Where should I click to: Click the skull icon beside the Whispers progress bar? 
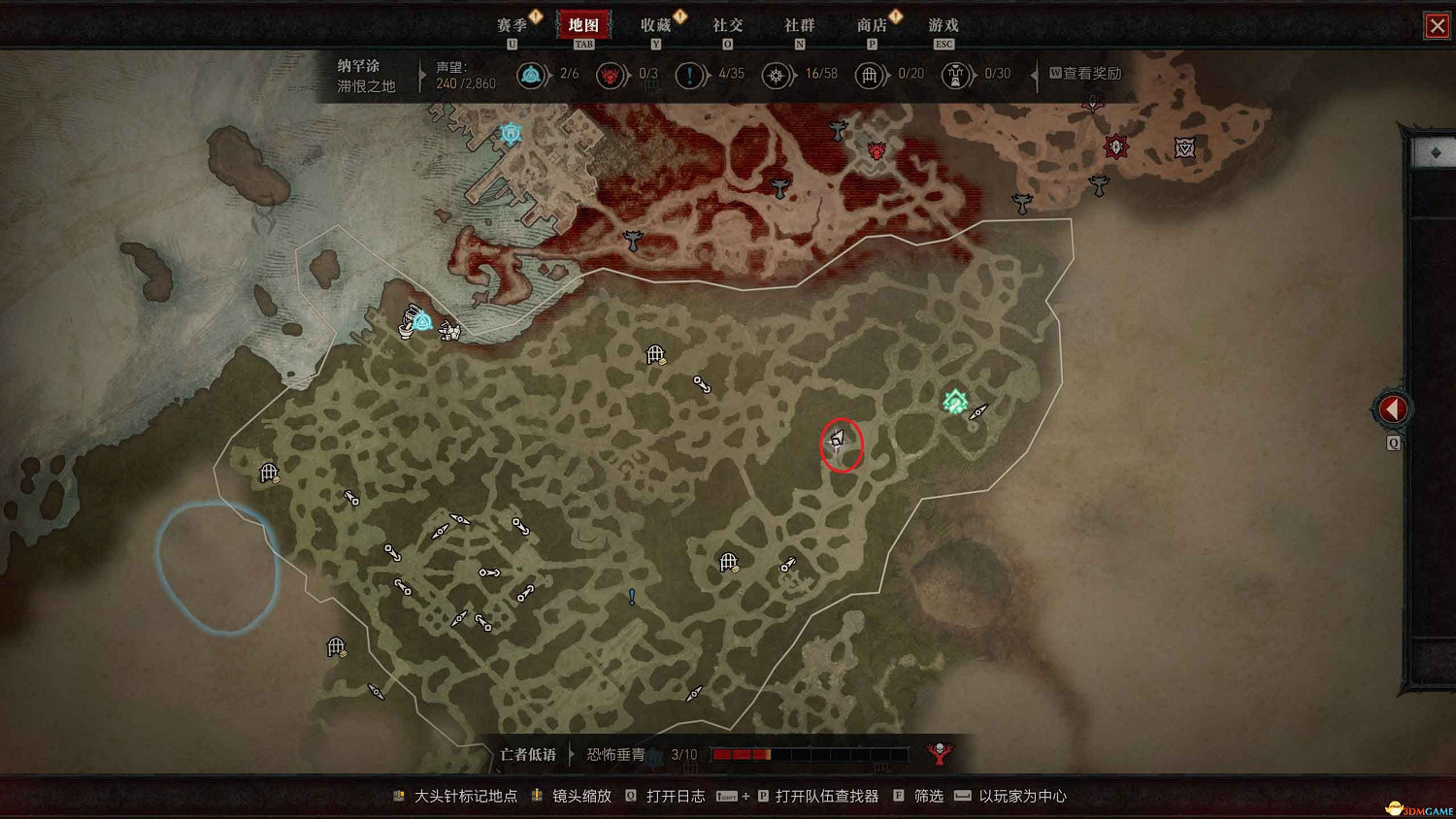(x=938, y=753)
